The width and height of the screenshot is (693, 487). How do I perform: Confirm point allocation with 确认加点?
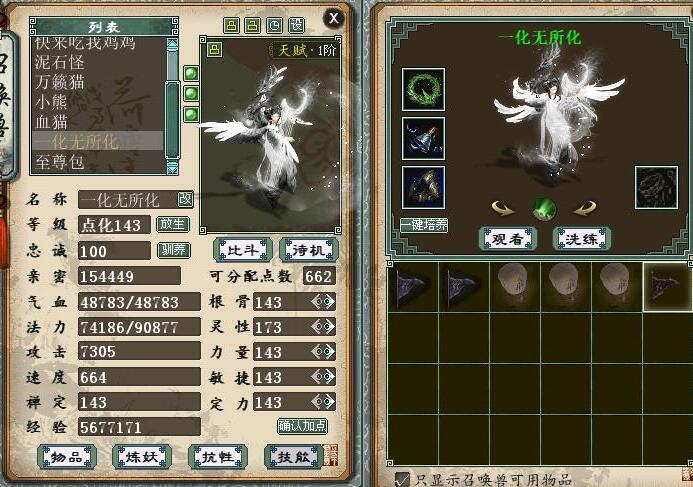[x=303, y=426]
